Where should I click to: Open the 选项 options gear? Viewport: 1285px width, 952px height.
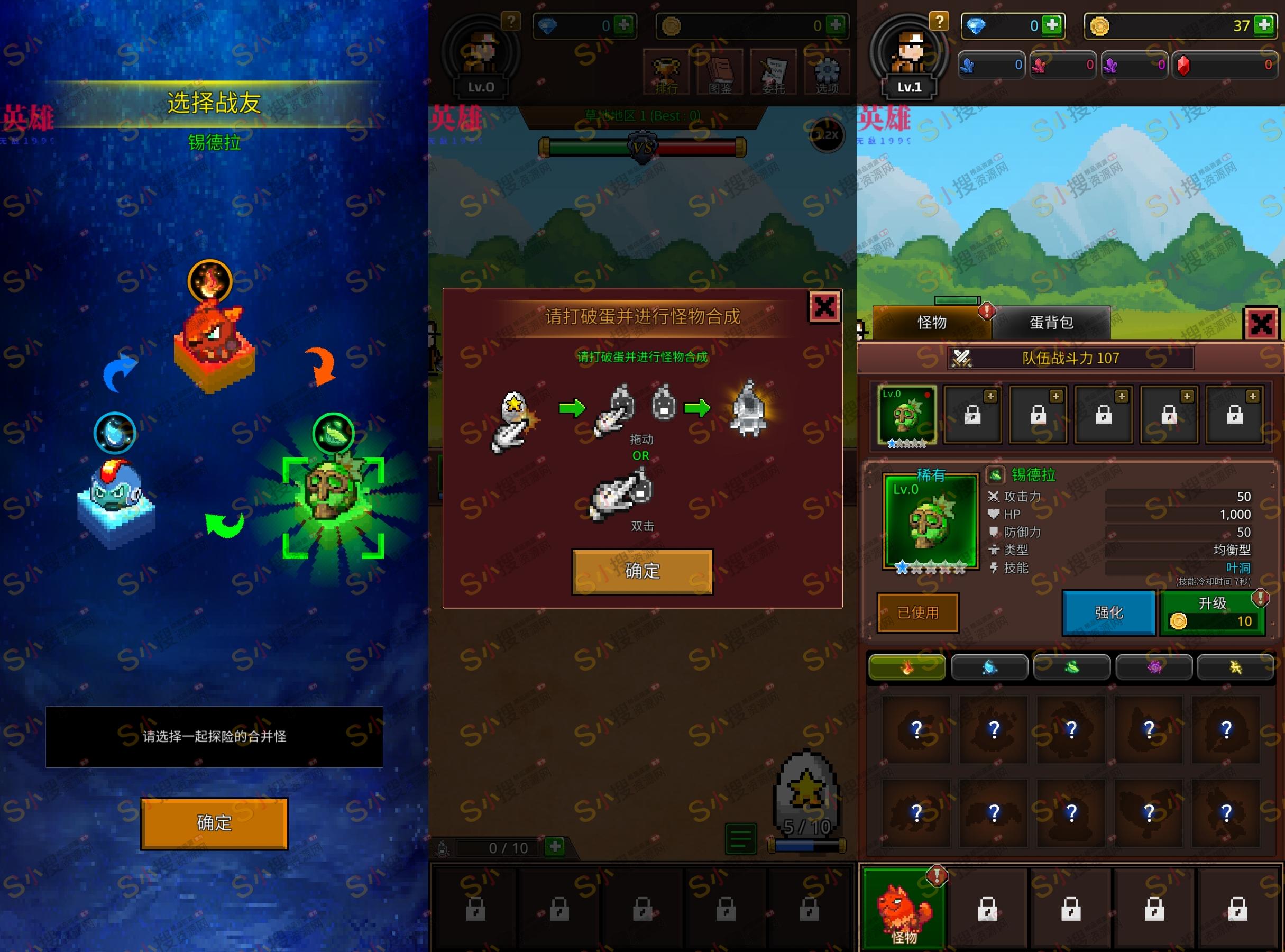tap(827, 72)
